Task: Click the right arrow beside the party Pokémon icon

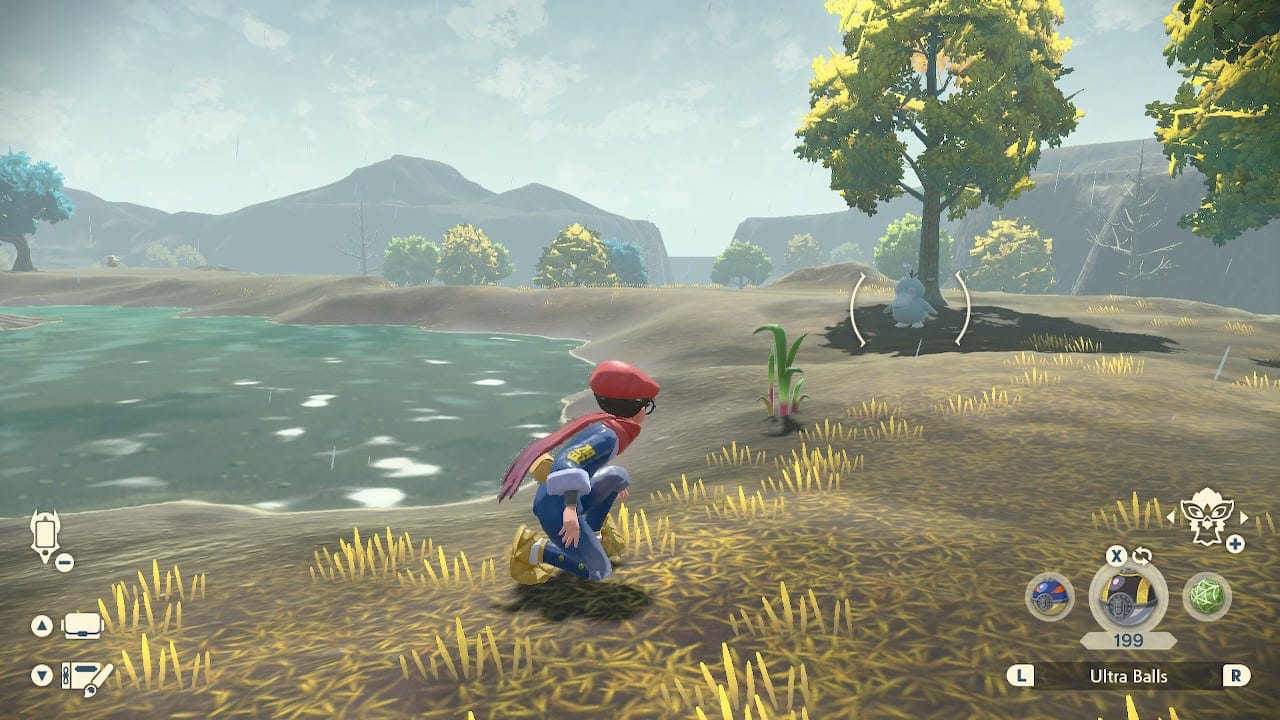Action: point(1243,518)
